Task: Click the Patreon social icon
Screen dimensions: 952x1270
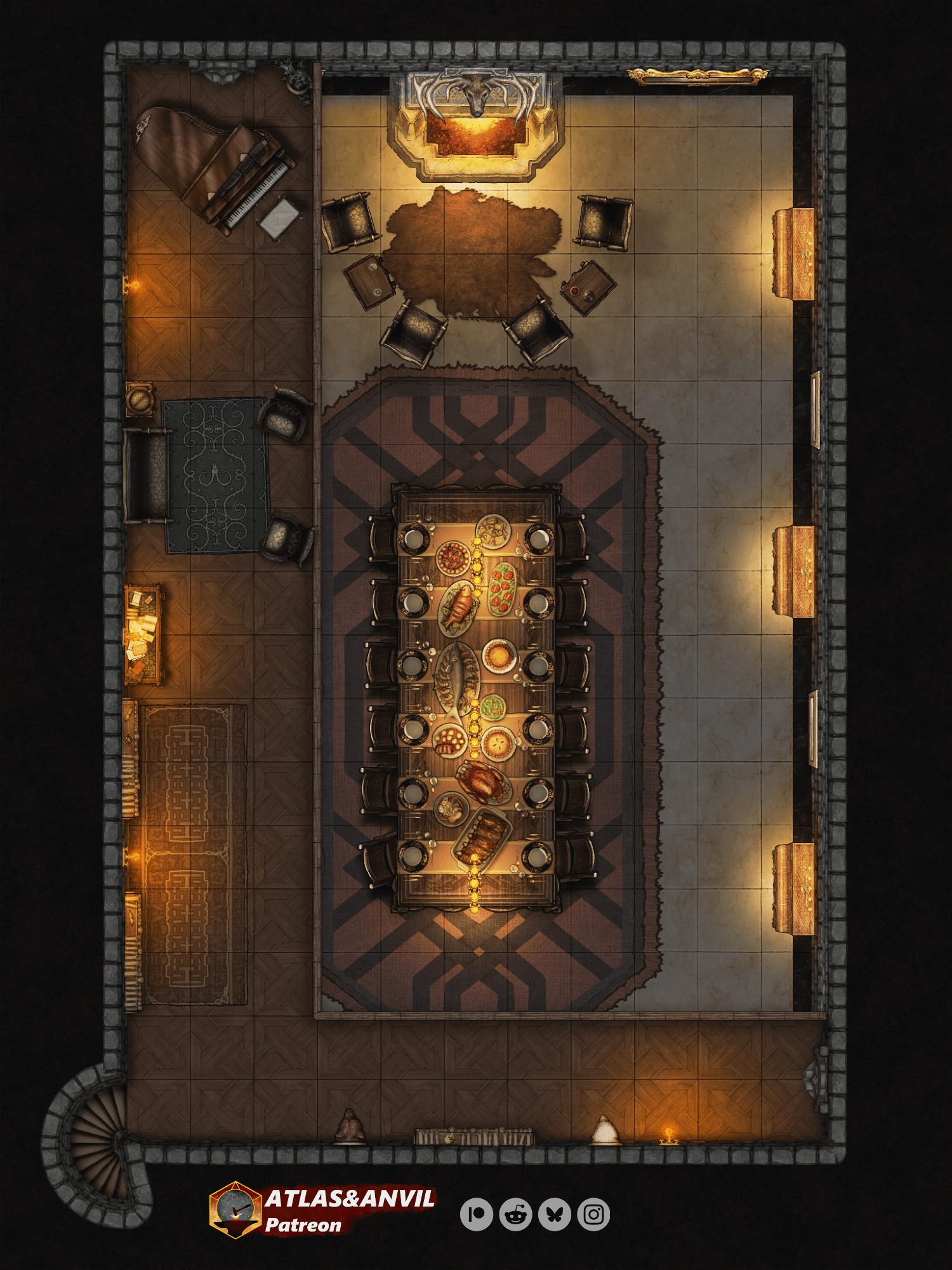Action: pos(477,1214)
